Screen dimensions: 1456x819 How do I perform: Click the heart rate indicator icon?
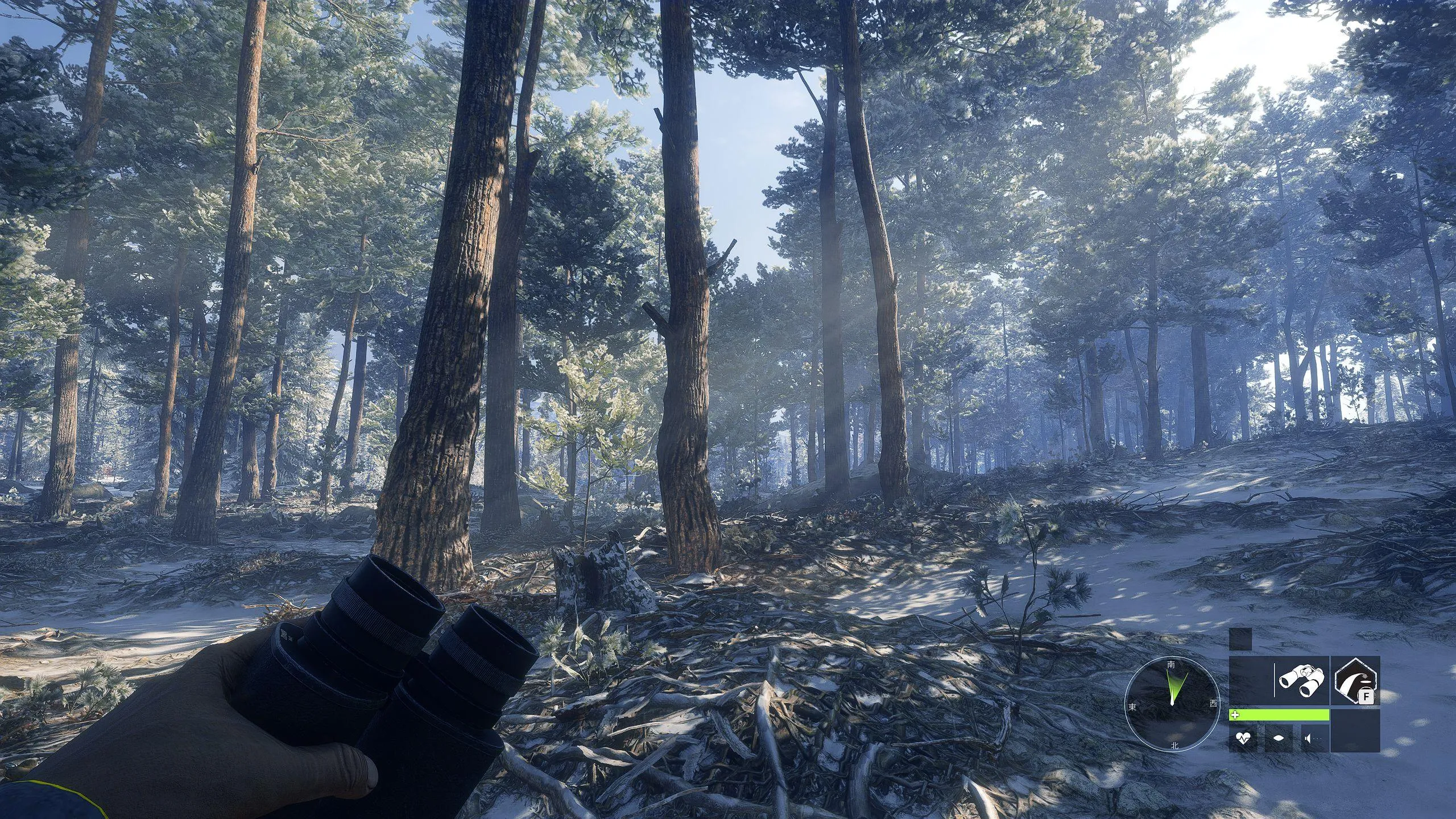point(1243,738)
